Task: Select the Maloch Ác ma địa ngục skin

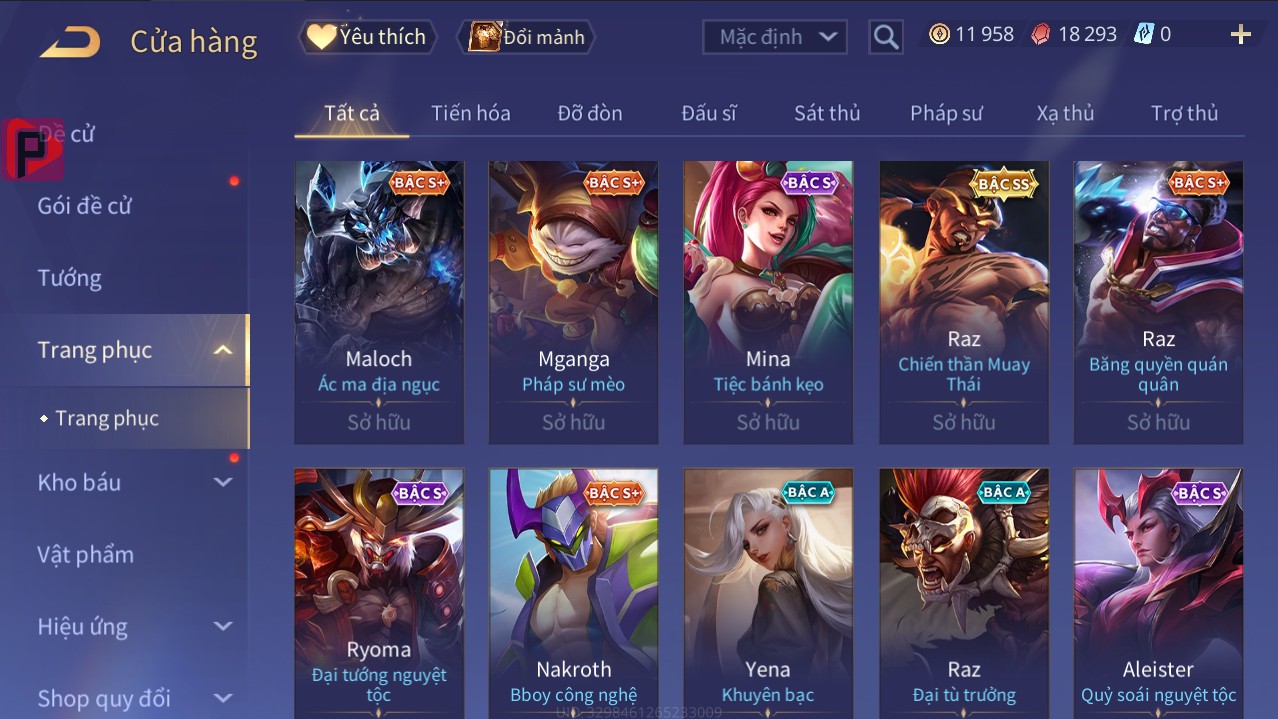Action: (x=379, y=300)
